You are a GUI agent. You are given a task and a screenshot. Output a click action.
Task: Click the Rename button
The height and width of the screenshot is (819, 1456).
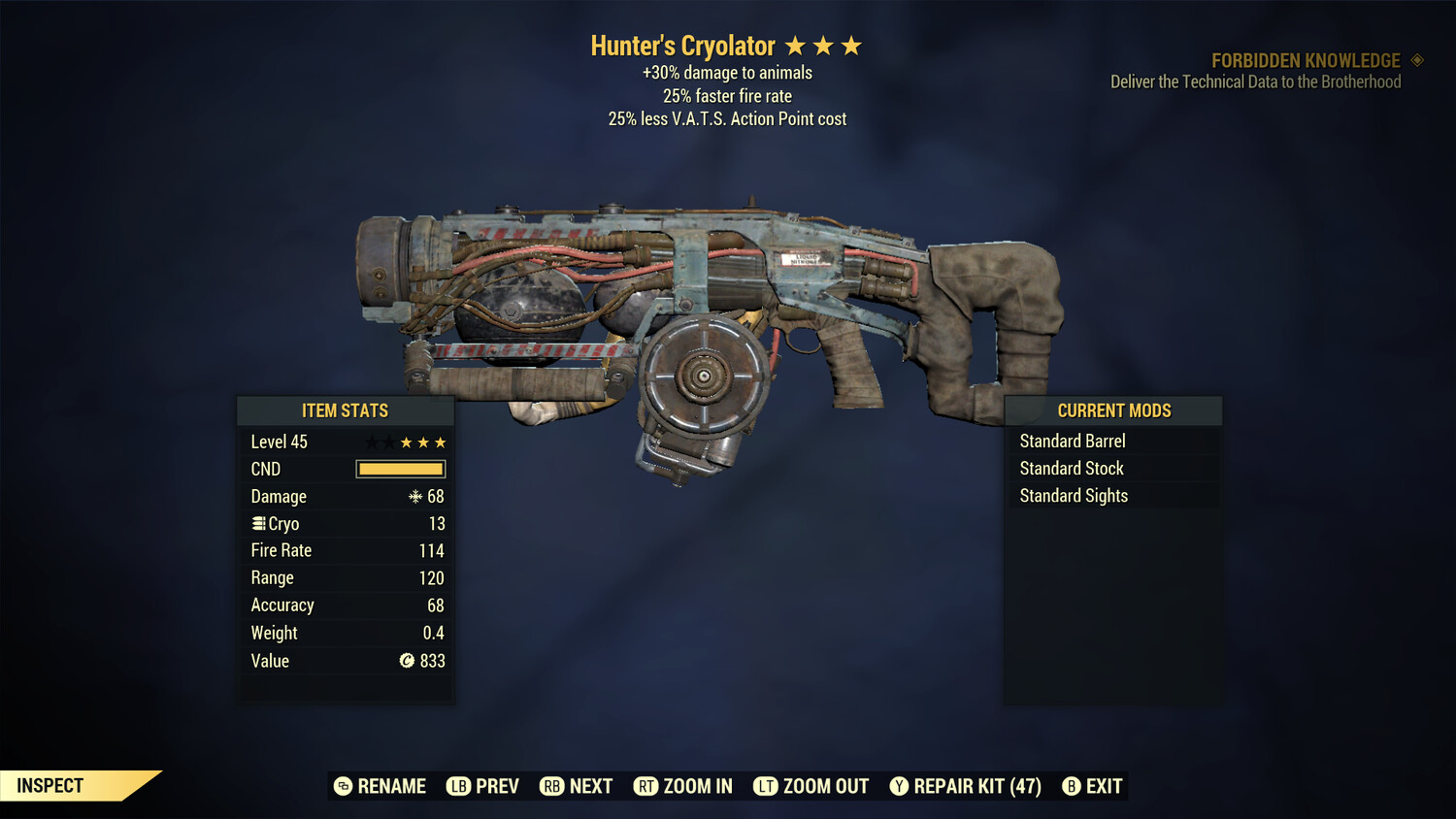pyautogui.click(x=380, y=786)
